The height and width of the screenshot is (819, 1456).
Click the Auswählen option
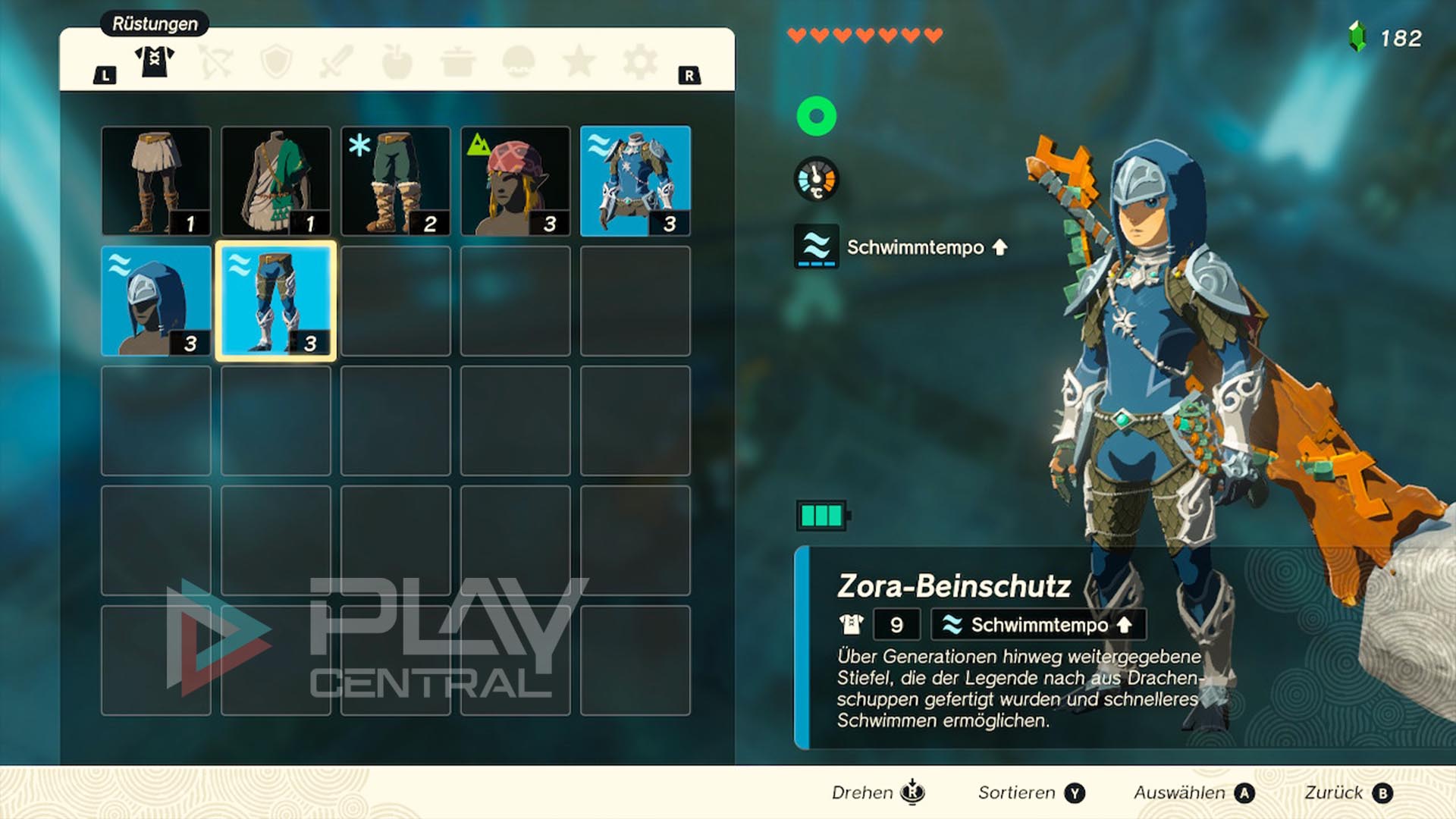point(1194,792)
